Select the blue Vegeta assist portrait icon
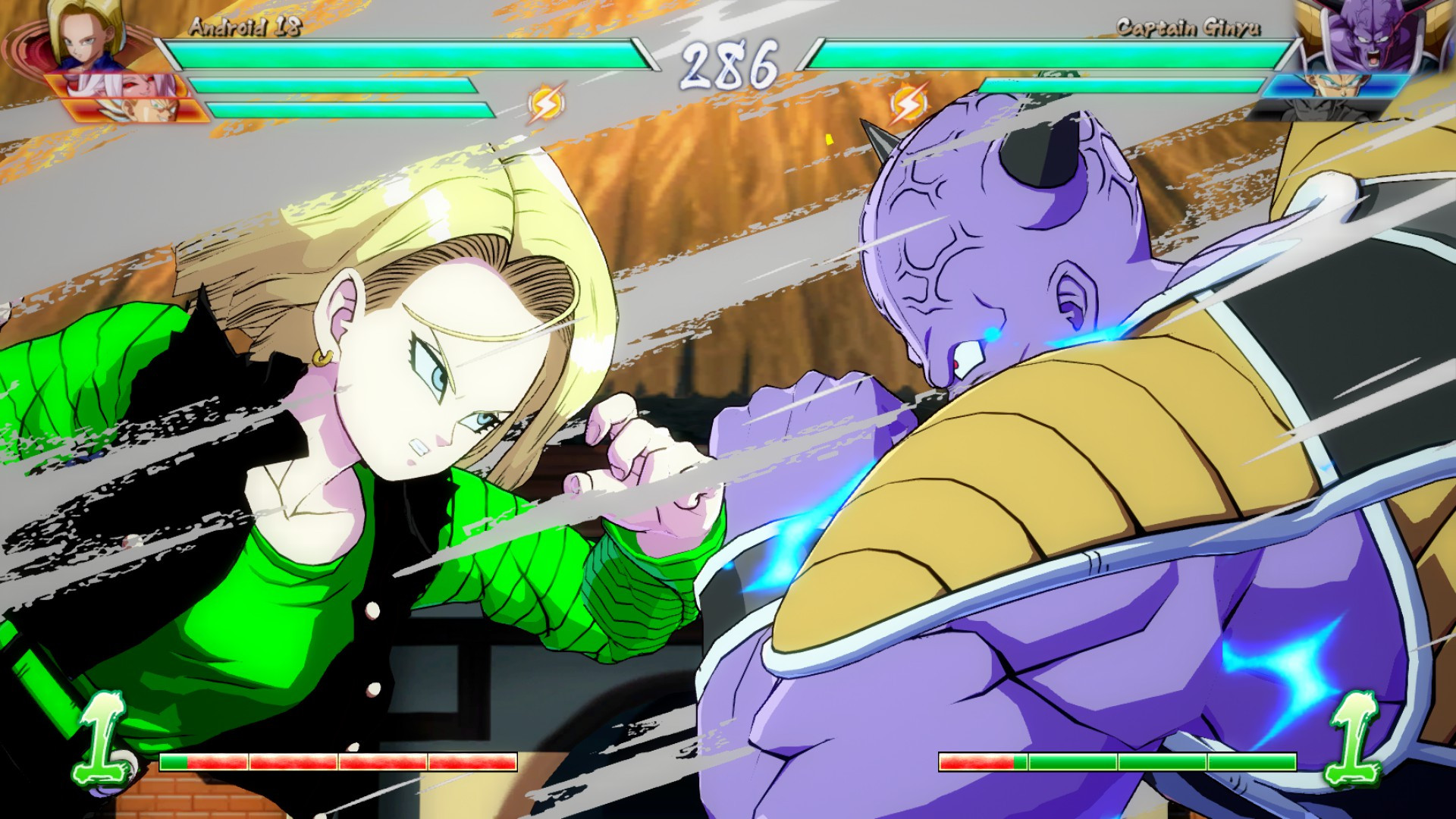Image resolution: width=1456 pixels, height=819 pixels. (1335, 85)
